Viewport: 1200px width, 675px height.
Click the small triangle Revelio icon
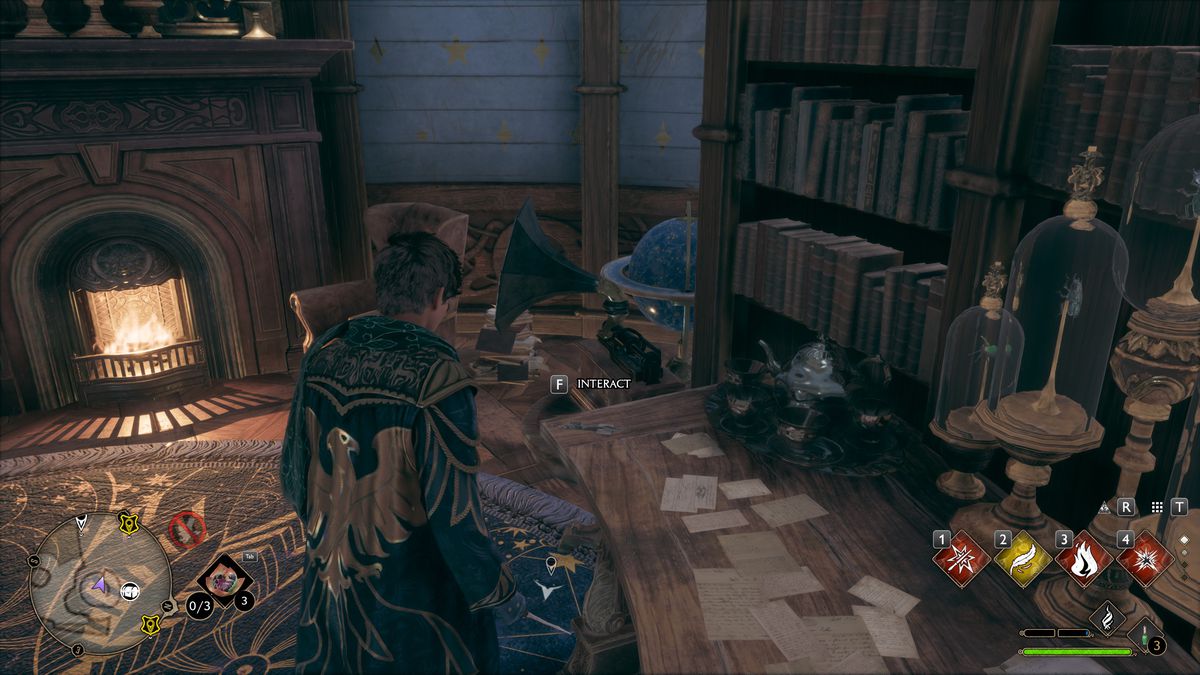tap(1105, 507)
